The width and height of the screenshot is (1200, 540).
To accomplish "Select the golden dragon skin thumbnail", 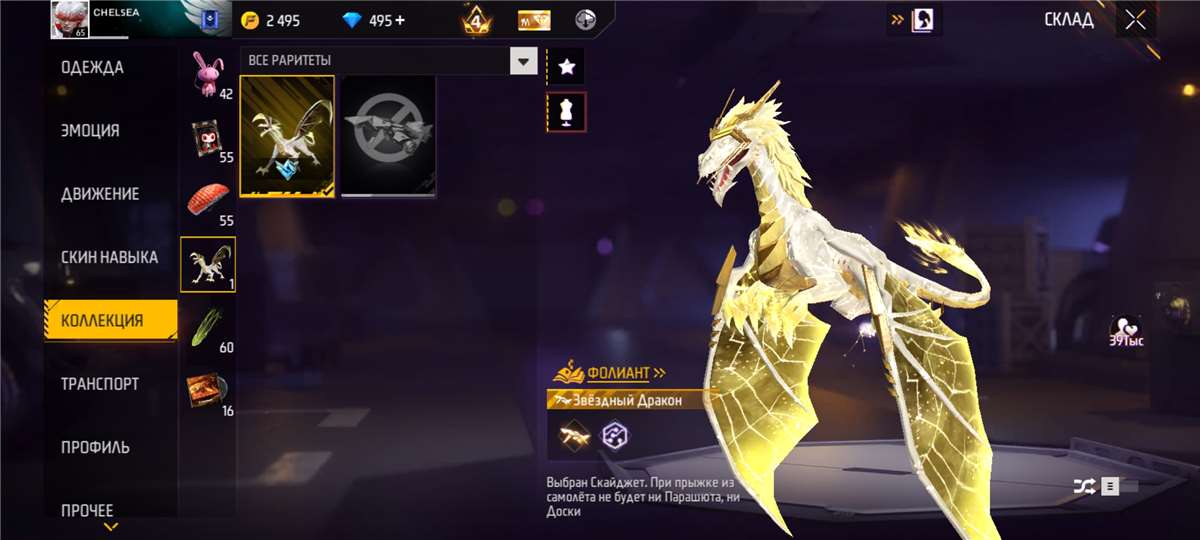I will [287, 137].
